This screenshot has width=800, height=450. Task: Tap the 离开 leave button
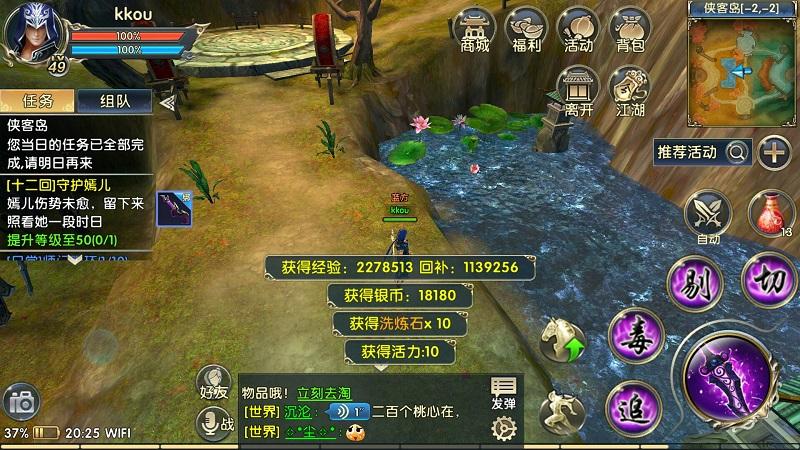tap(578, 90)
